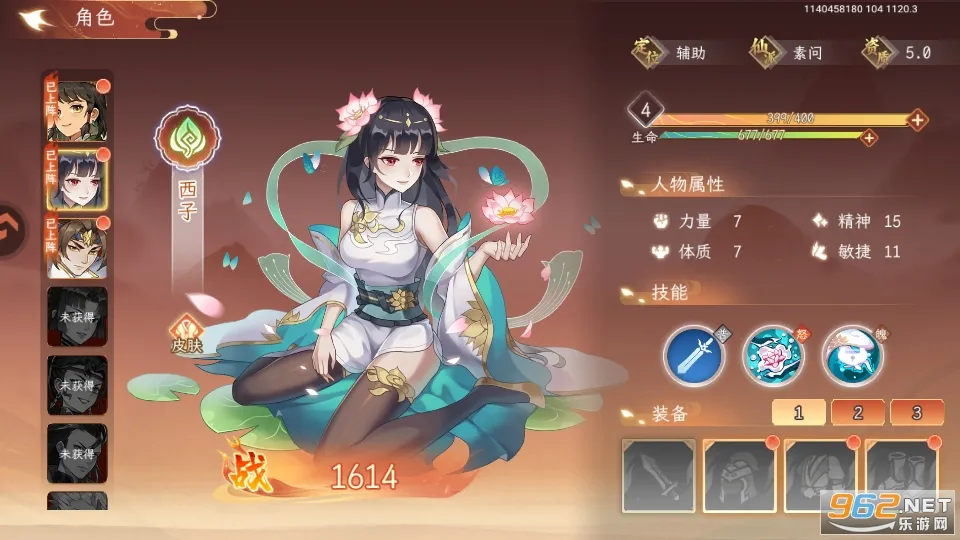View the pink lotus rage skill
The height and width of the screenshot is (540, 960).
[x=773, y=356]
